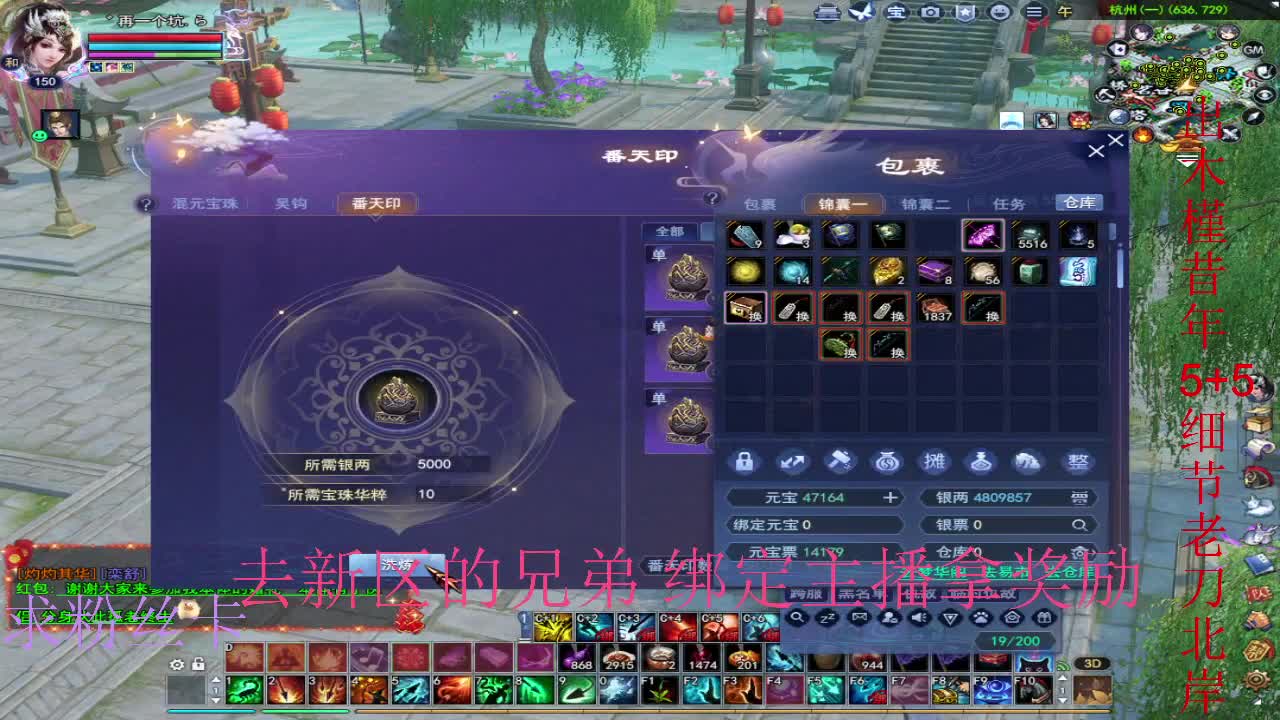Toggle the bag lock icon
Screen dimensions: 1280x720
(x=745, y=462)
